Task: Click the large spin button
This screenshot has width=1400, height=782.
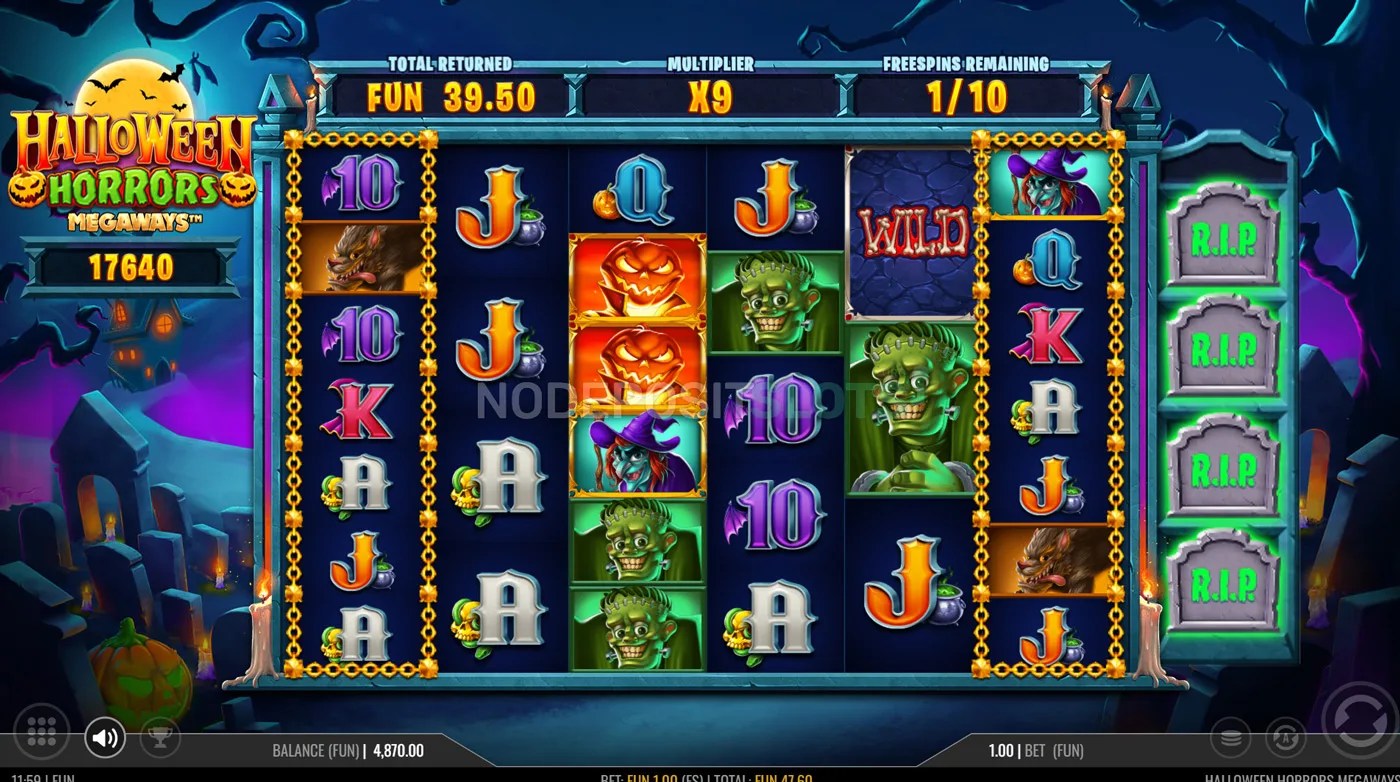Action: (1359, 720)
